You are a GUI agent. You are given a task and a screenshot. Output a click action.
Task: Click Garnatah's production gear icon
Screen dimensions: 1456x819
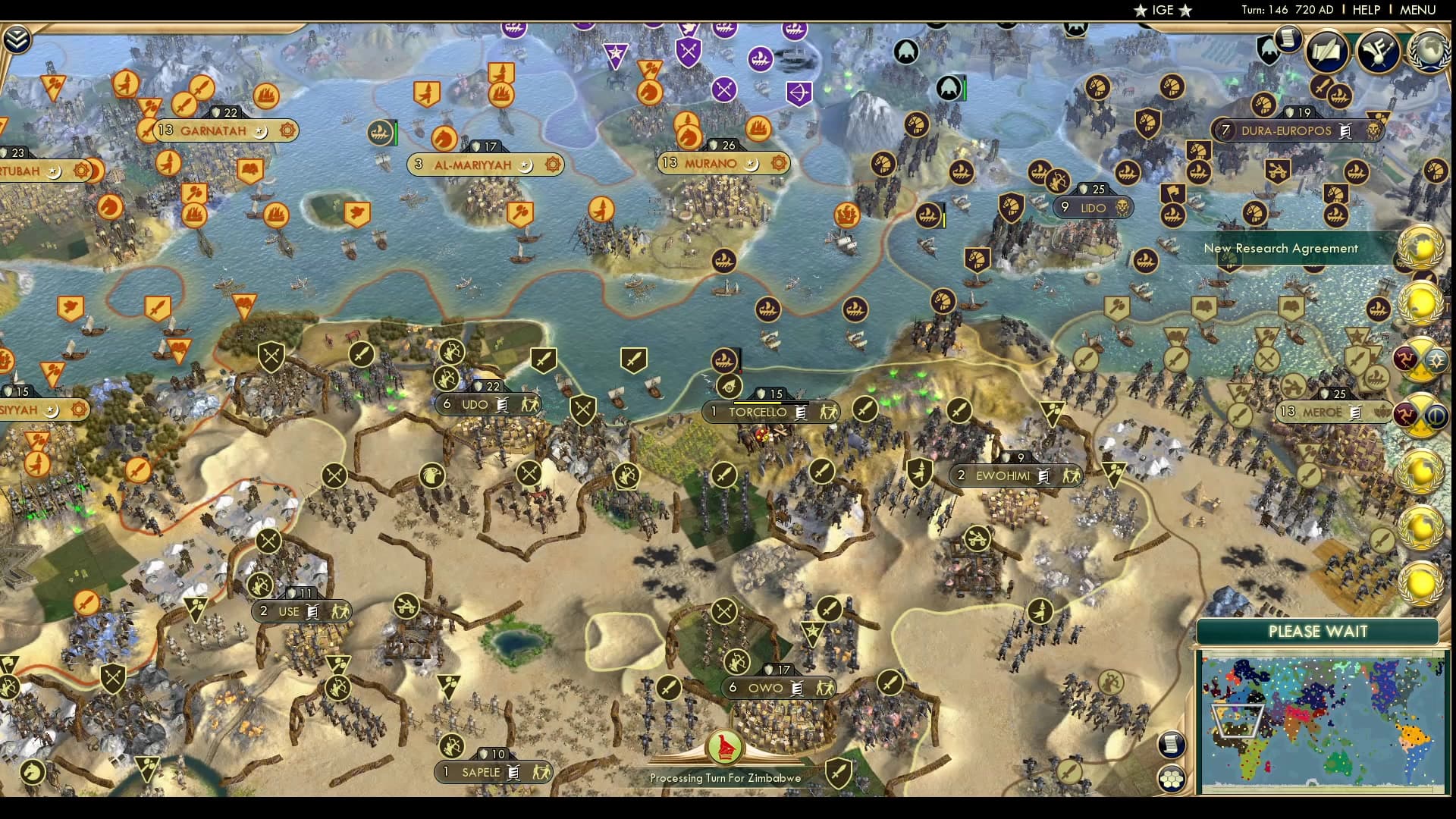pyautogui.click(x=287, y=130)
